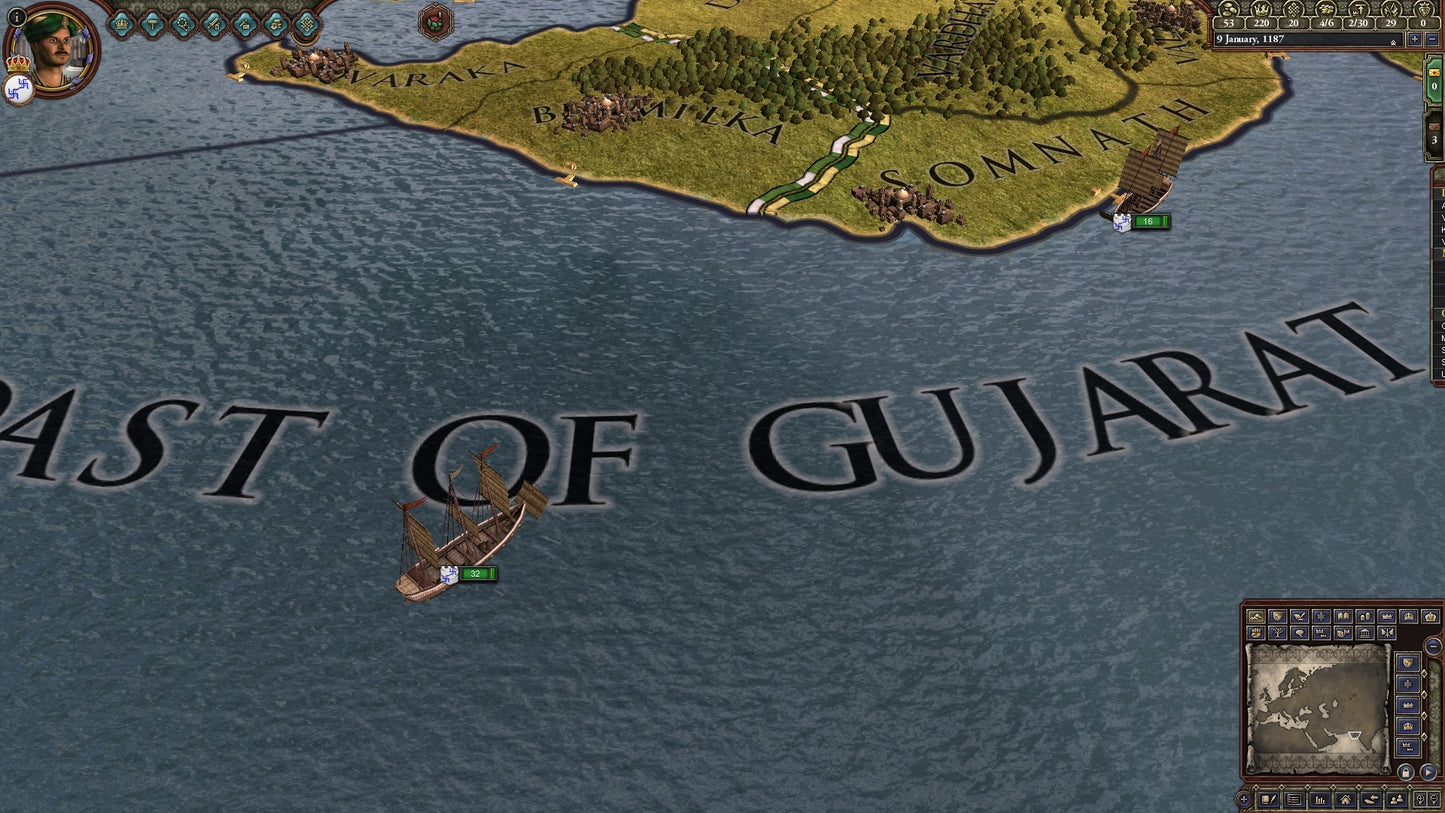
Task: Open the Ledger via the bar chart icon
Action: (1318, 800)
